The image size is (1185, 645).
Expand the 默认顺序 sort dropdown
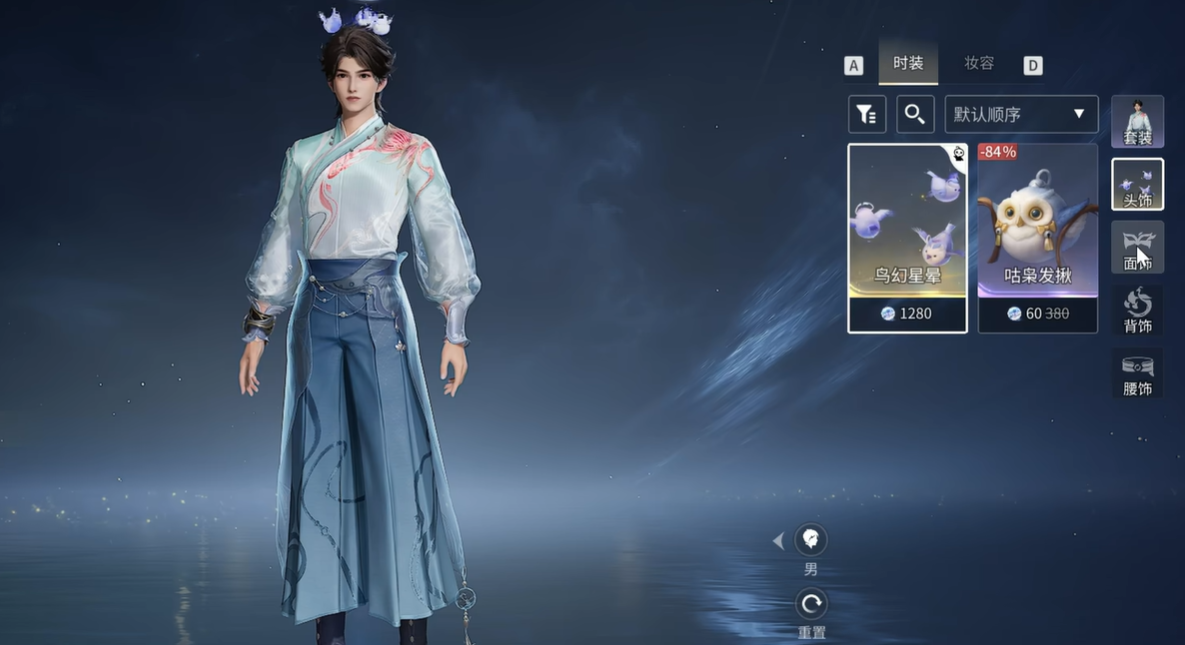pos(1021,114)
